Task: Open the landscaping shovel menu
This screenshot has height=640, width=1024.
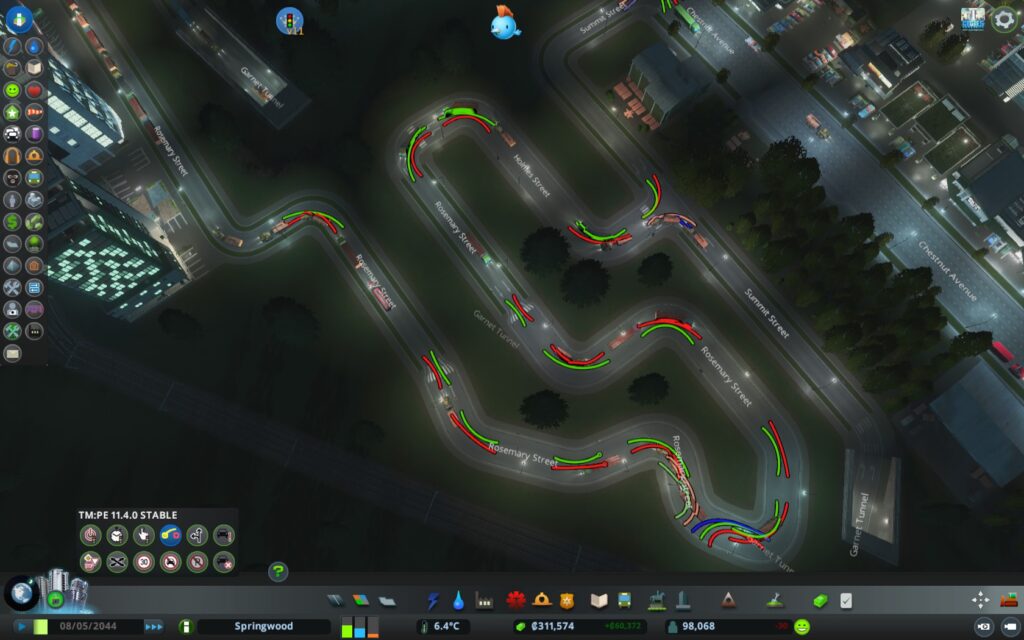Action: pyautogui.click(x=774, y=601)
